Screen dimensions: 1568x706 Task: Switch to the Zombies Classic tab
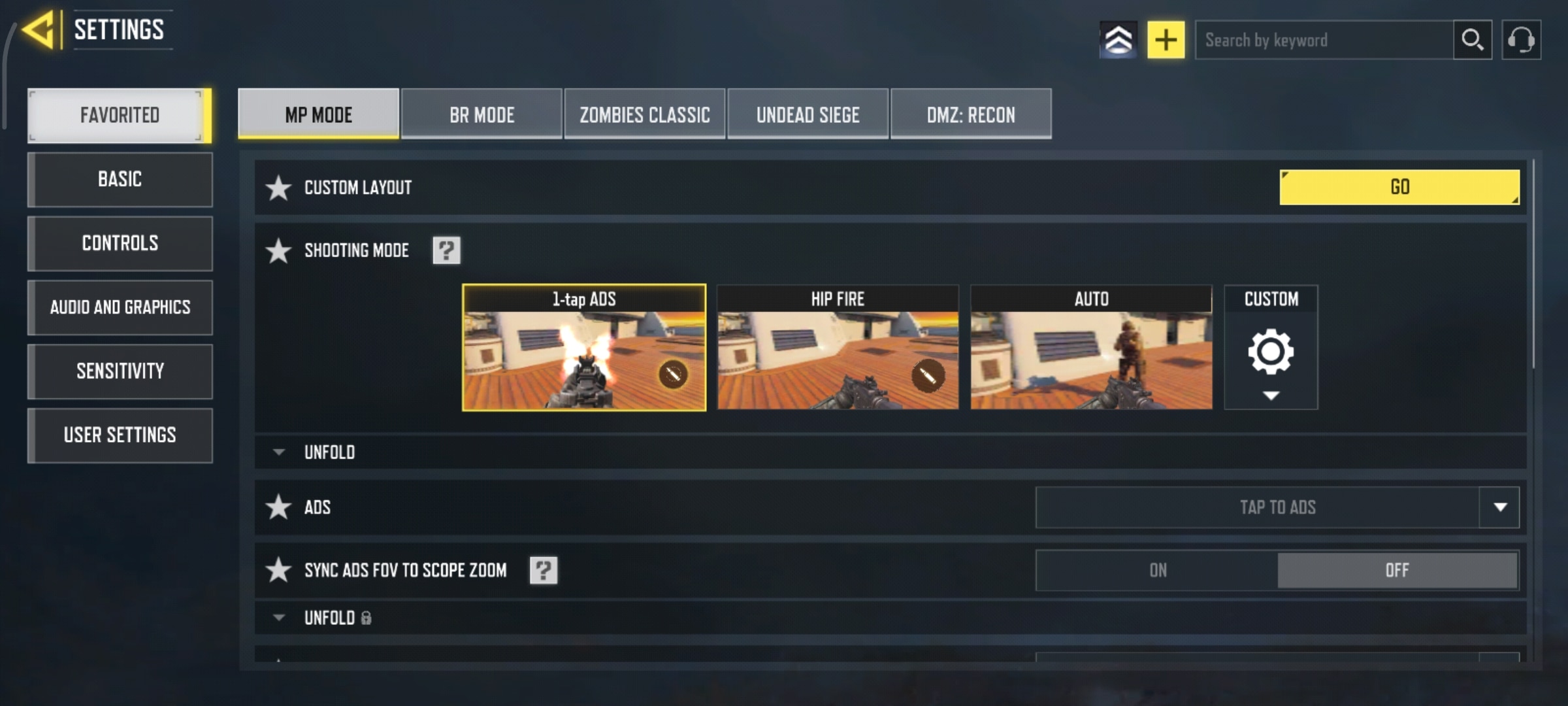pos(644,114)
